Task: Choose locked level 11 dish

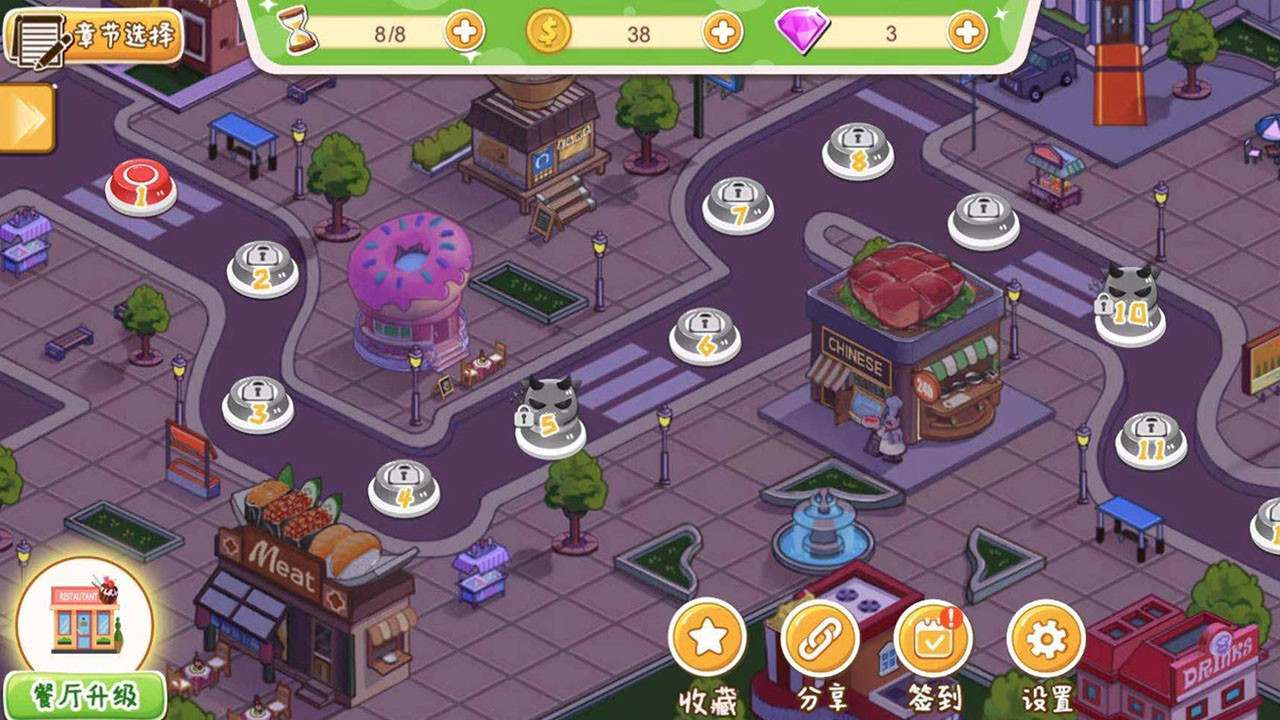Action: point(1151,439)
